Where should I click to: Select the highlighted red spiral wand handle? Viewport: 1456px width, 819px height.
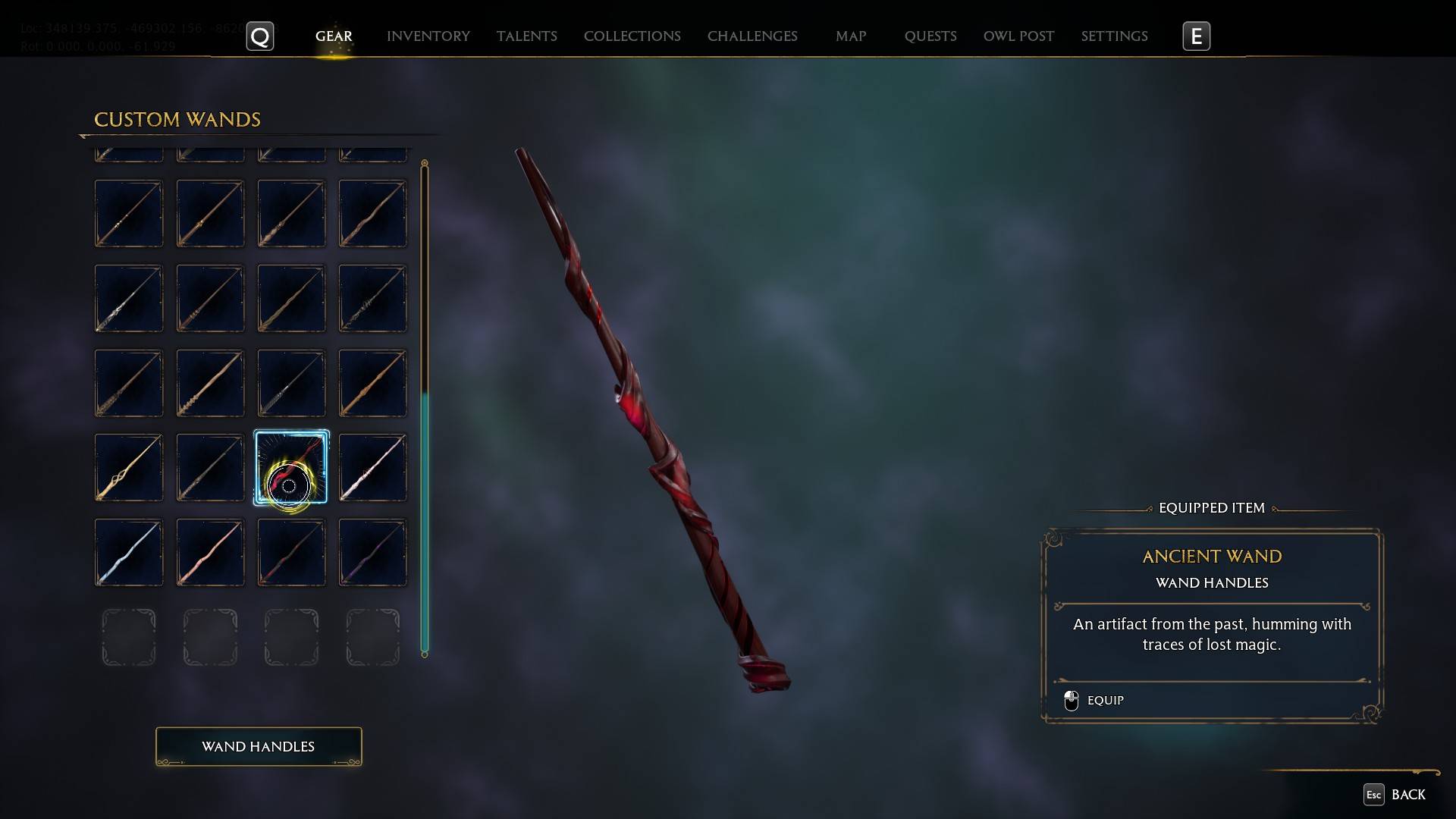tap(290, 467)
